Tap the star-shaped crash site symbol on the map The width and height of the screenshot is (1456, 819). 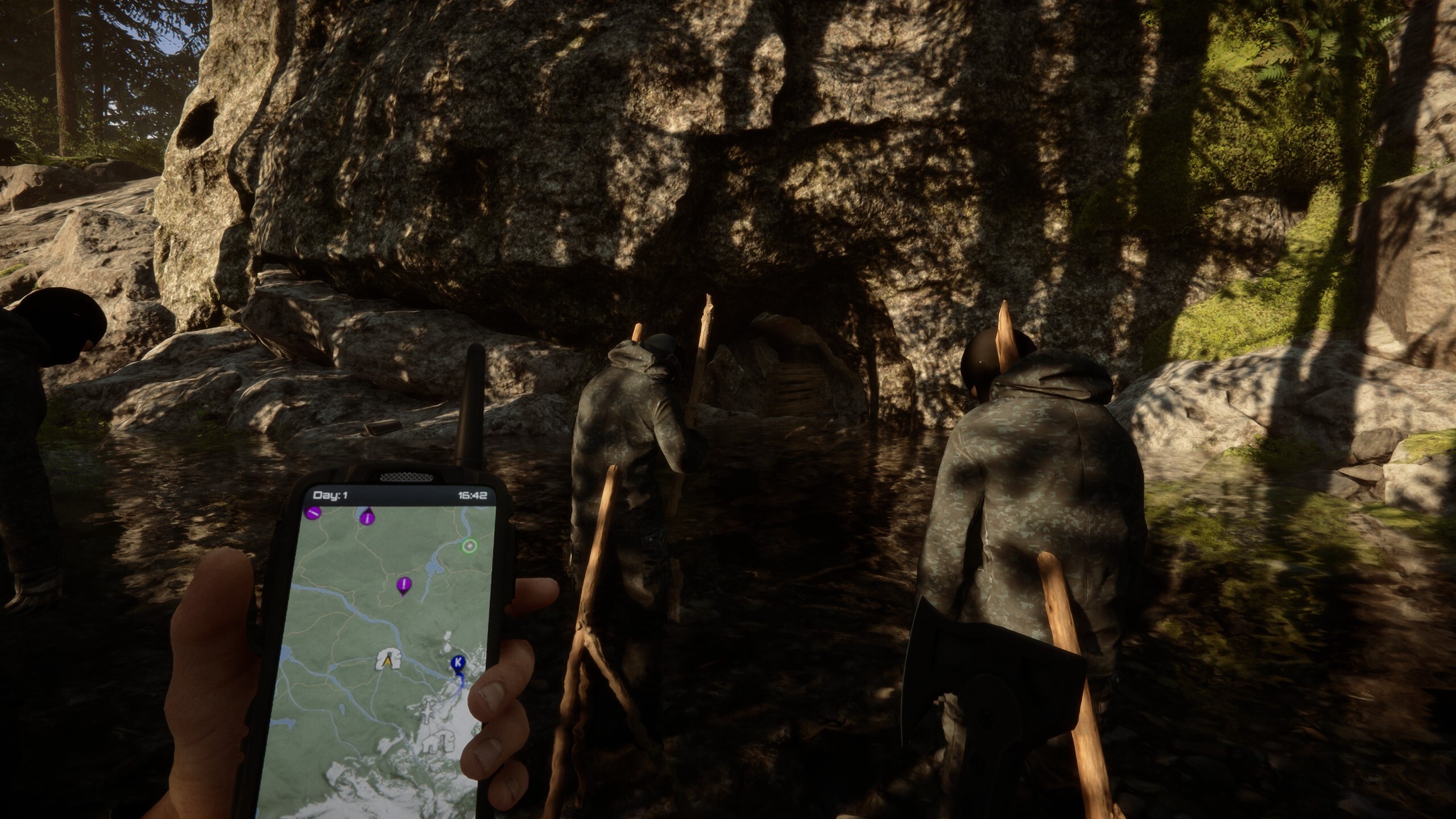(x=428, y=713)
